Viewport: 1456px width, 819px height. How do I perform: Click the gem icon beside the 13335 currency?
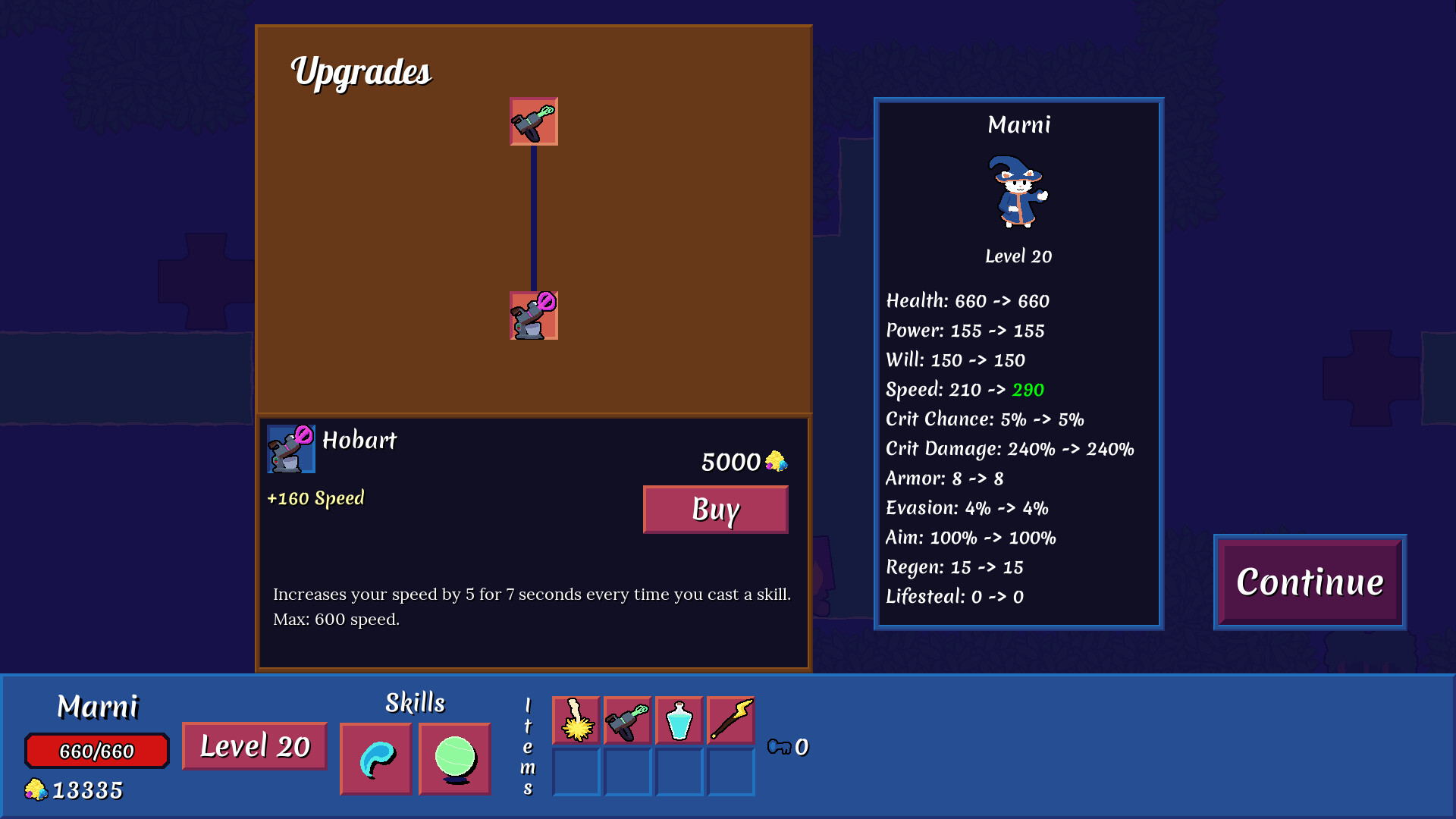pos(37,789)
